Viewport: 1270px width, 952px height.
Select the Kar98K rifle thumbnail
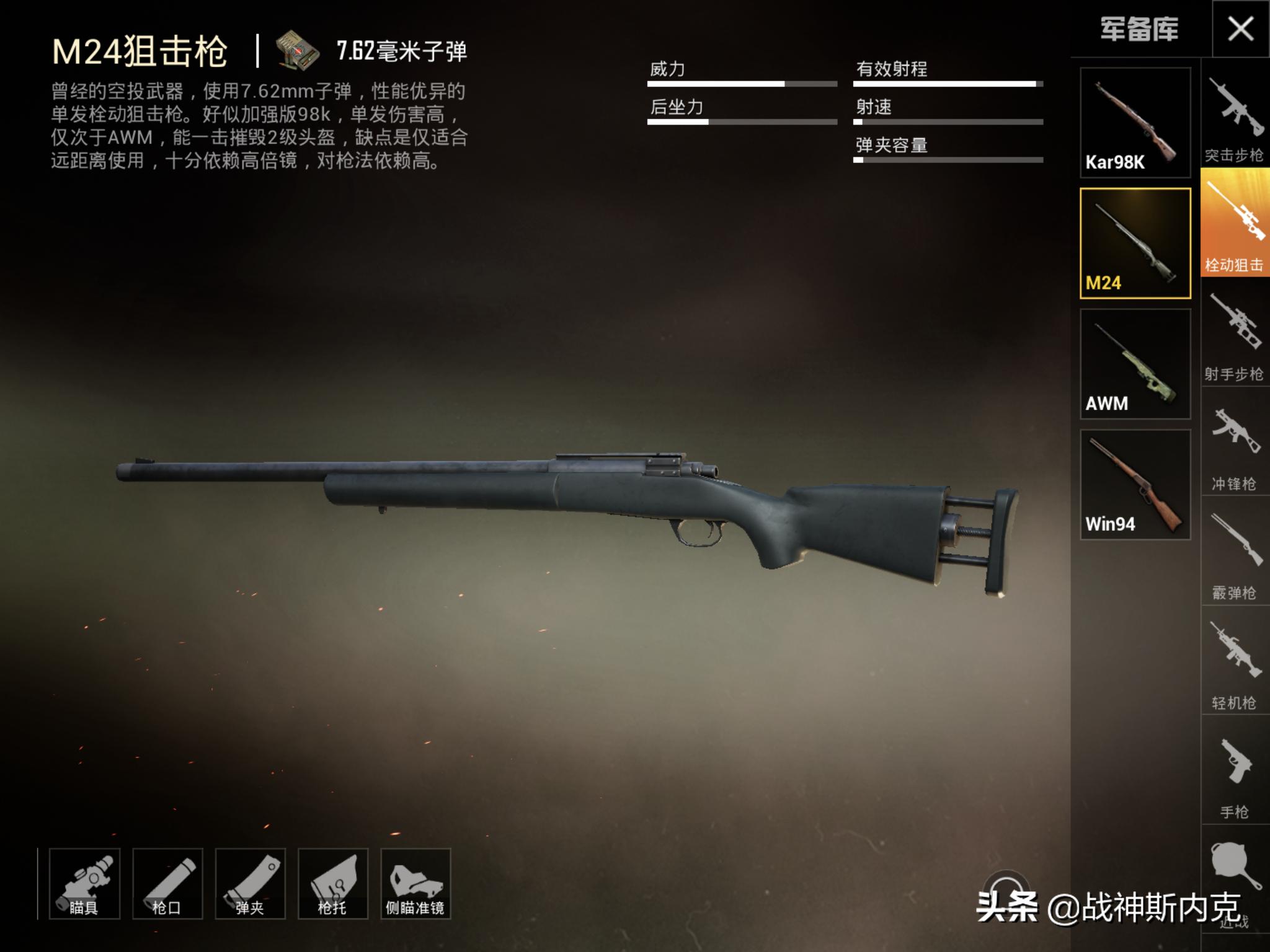tap(1135, 123)
